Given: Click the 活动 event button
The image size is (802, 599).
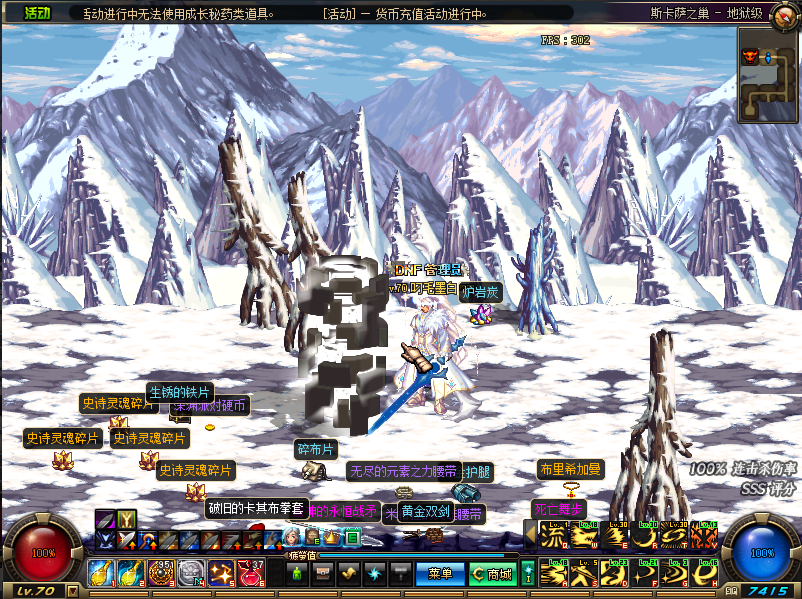Looking at the screenshot, I should 37,13.
